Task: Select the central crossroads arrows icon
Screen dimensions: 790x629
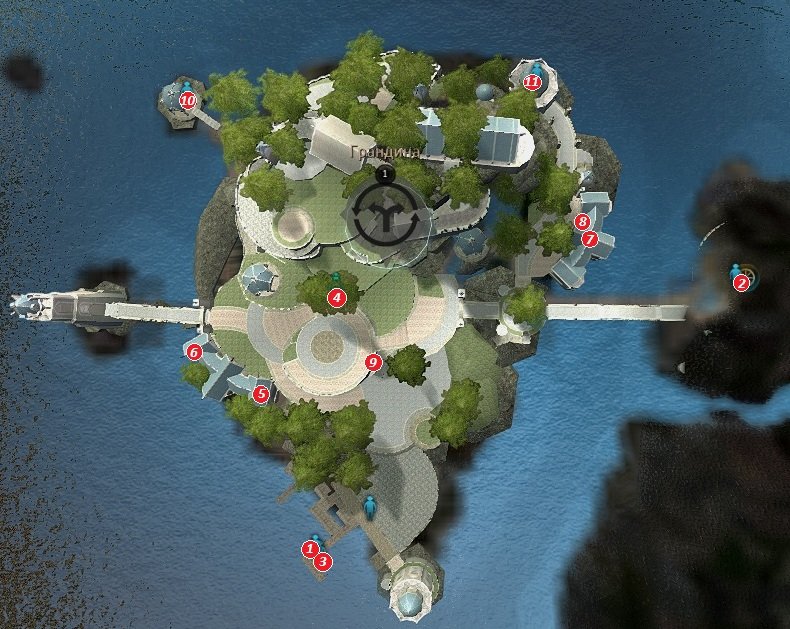Action: [x=384, y=214]
